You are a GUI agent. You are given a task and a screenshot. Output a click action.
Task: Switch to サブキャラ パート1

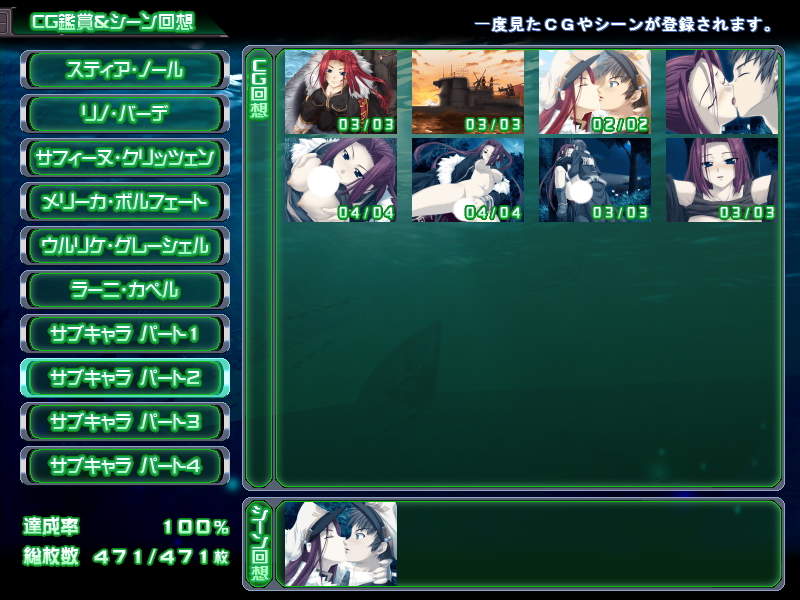coord(125,334)
